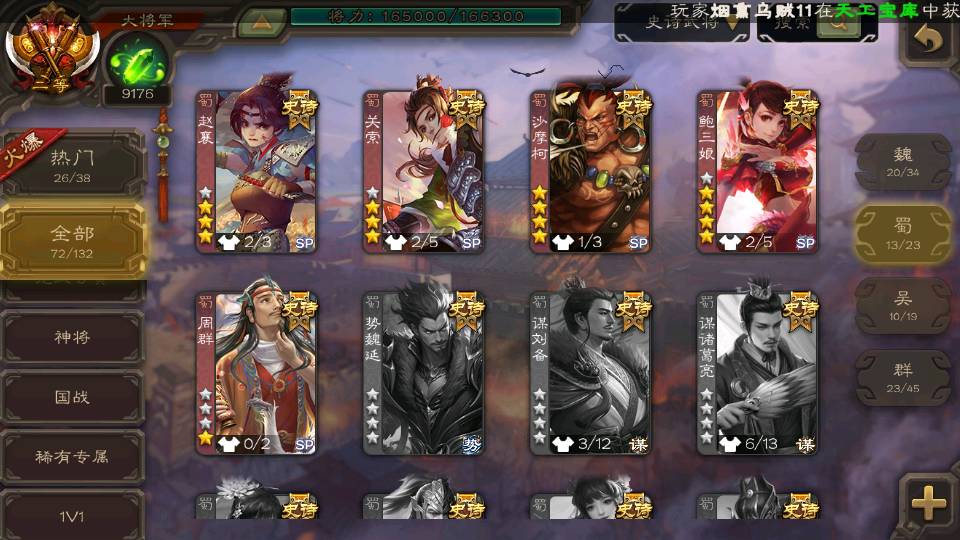960x540 pixels.
Task: Switch to the 热门 category tab
Action: [x=72, y=165]
